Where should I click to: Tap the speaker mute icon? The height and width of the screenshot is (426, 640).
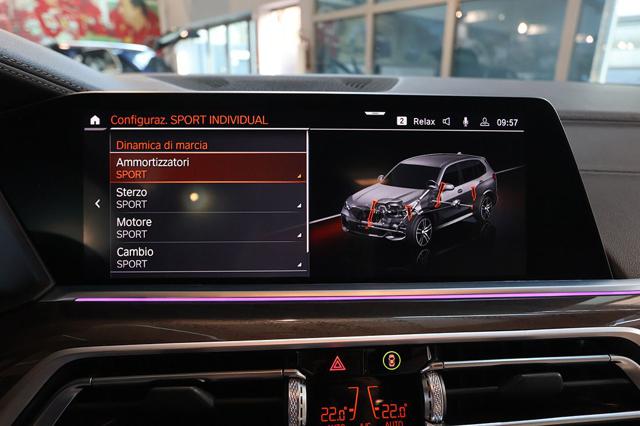[446, 122]
